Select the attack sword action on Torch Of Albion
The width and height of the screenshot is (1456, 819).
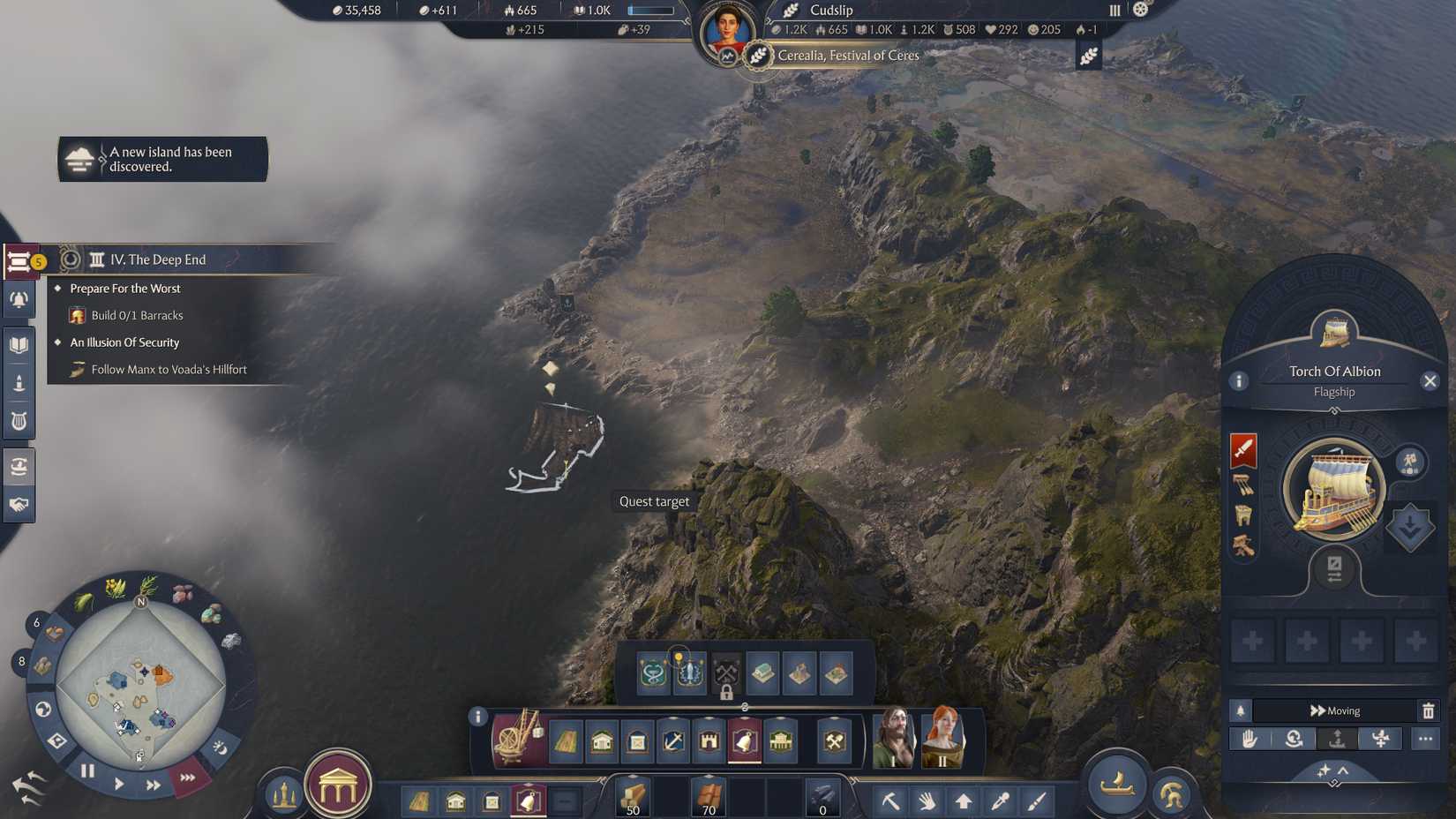1243,449
